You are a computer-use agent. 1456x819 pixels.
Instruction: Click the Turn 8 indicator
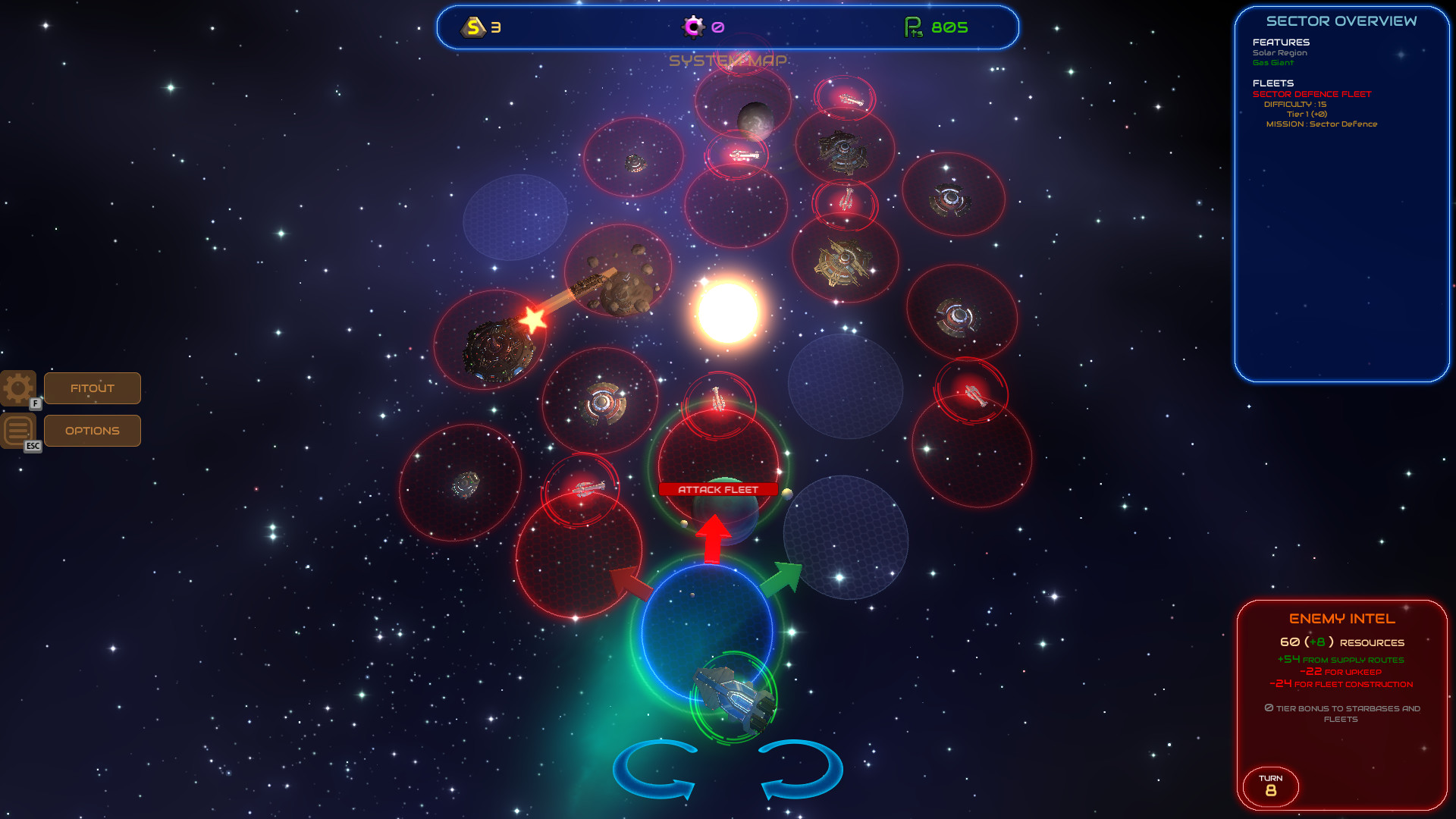click(x=1270, y=786)
